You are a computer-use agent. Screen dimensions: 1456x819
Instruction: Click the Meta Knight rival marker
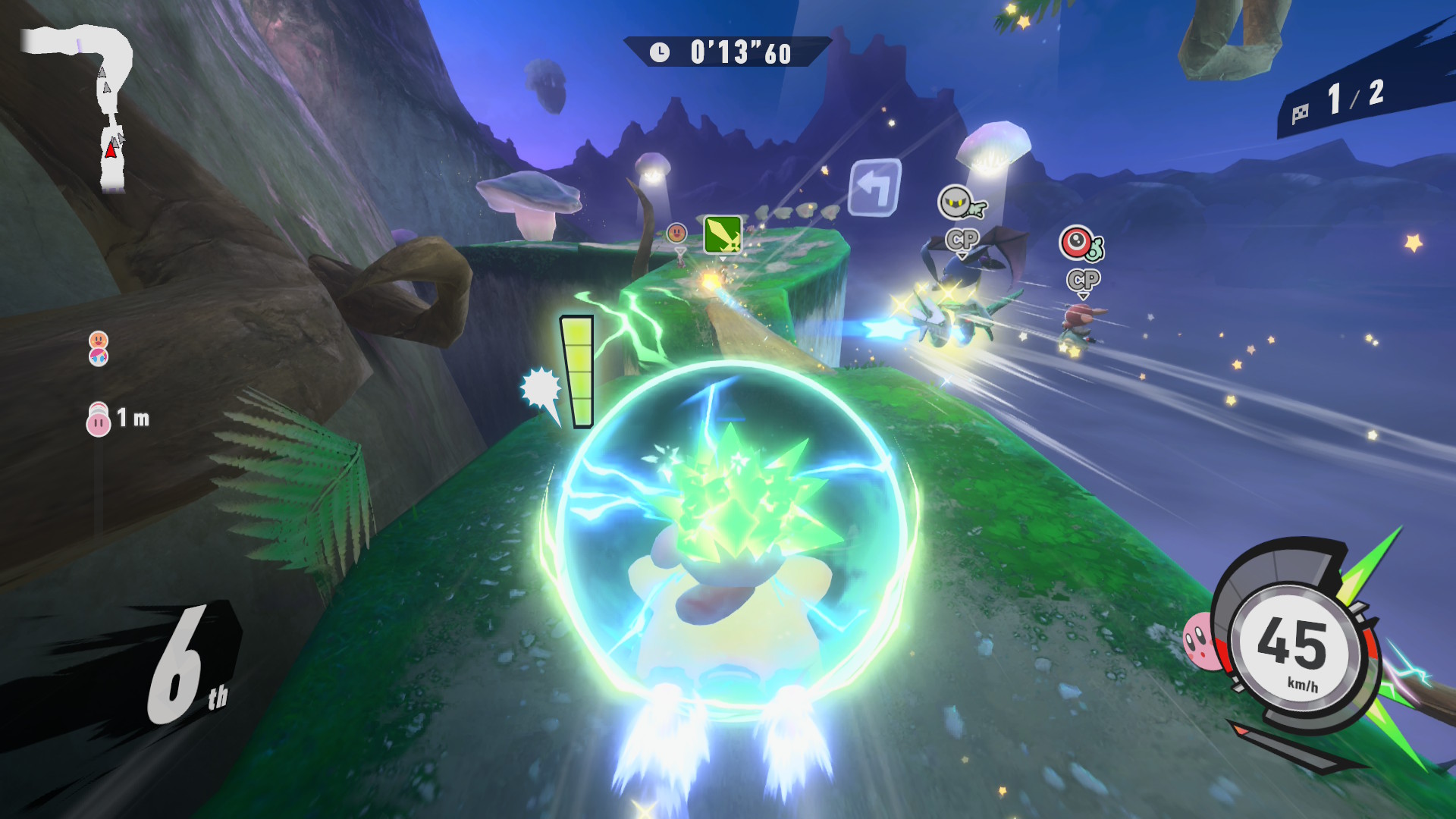pos(959,202)
